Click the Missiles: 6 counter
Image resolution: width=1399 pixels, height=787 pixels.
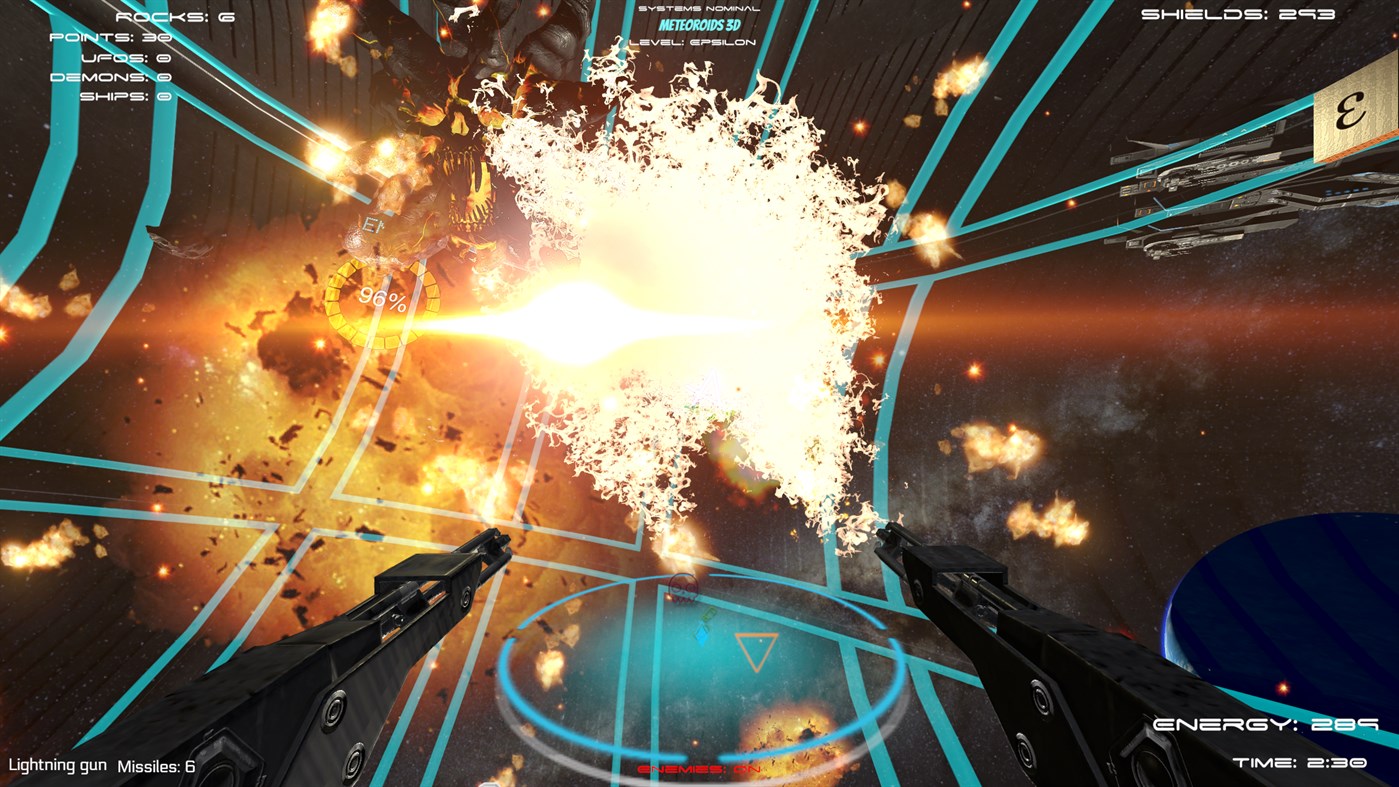[x=158, y=766]
